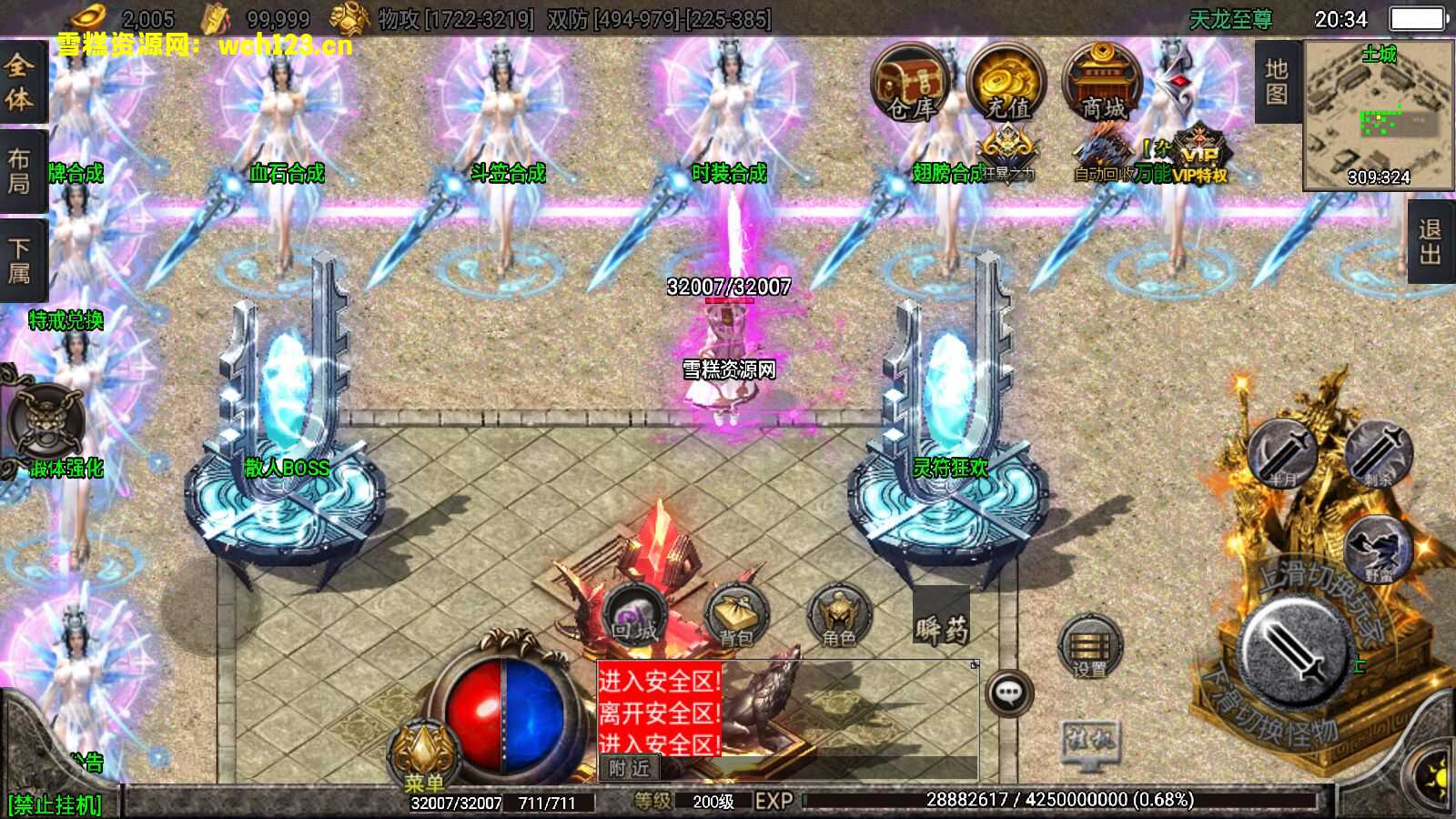Screen dimensions: 1456x819
Task: Select the 附近 nearby chat tab
Action: (630, 769)
